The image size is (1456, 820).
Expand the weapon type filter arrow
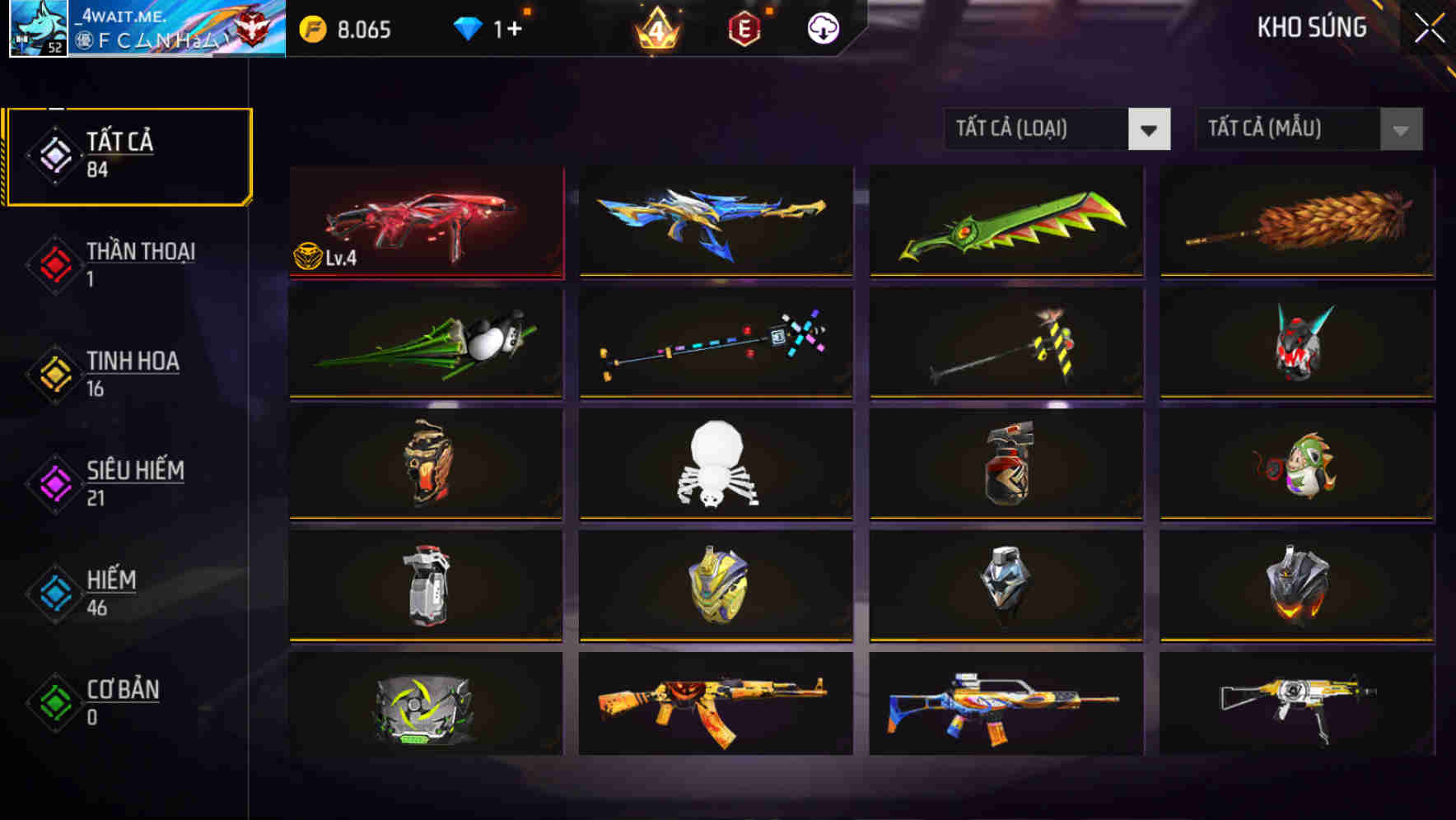[1150, 129]
